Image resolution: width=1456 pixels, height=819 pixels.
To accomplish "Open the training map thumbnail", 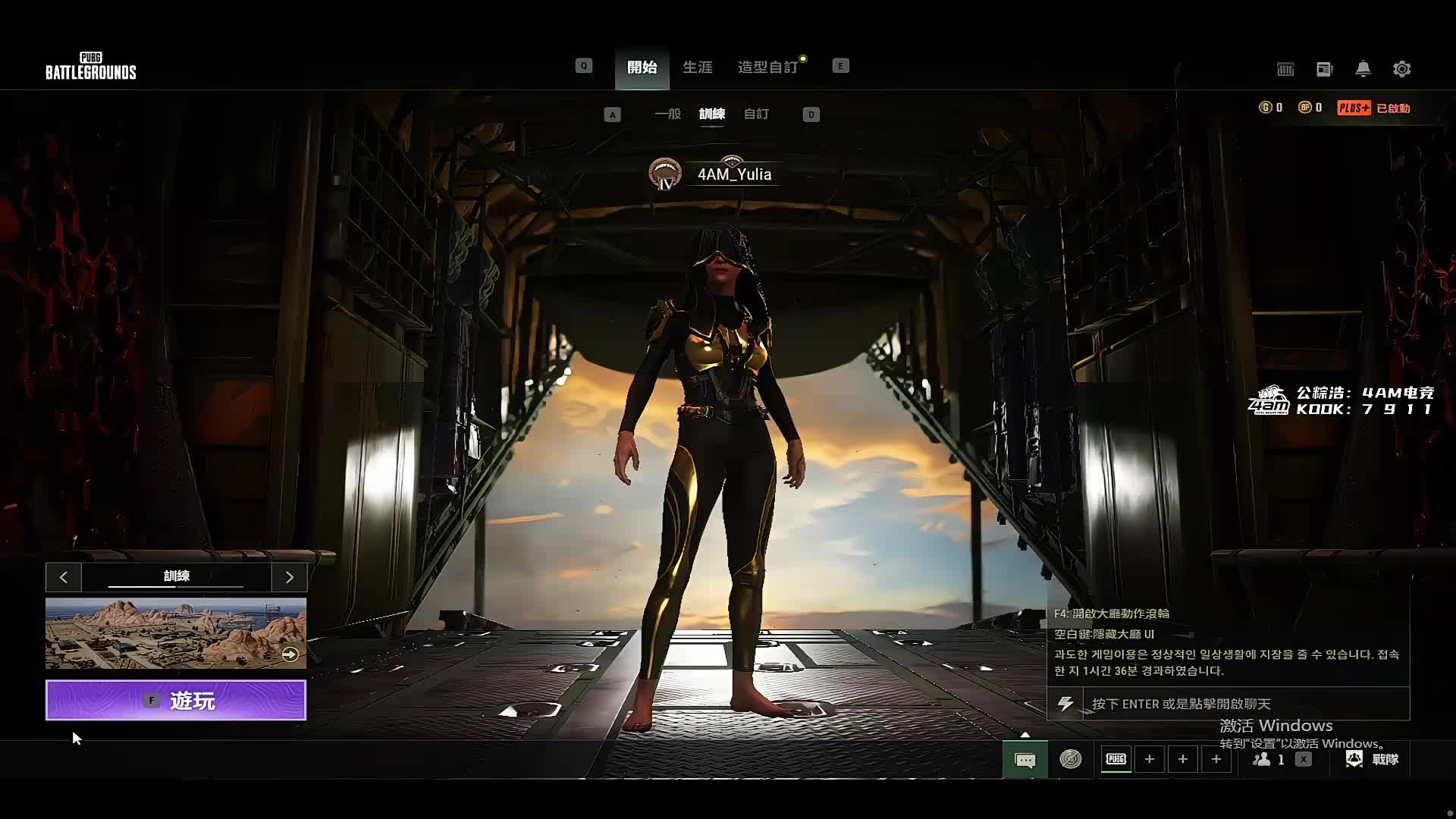I will (x=176, y=633).
